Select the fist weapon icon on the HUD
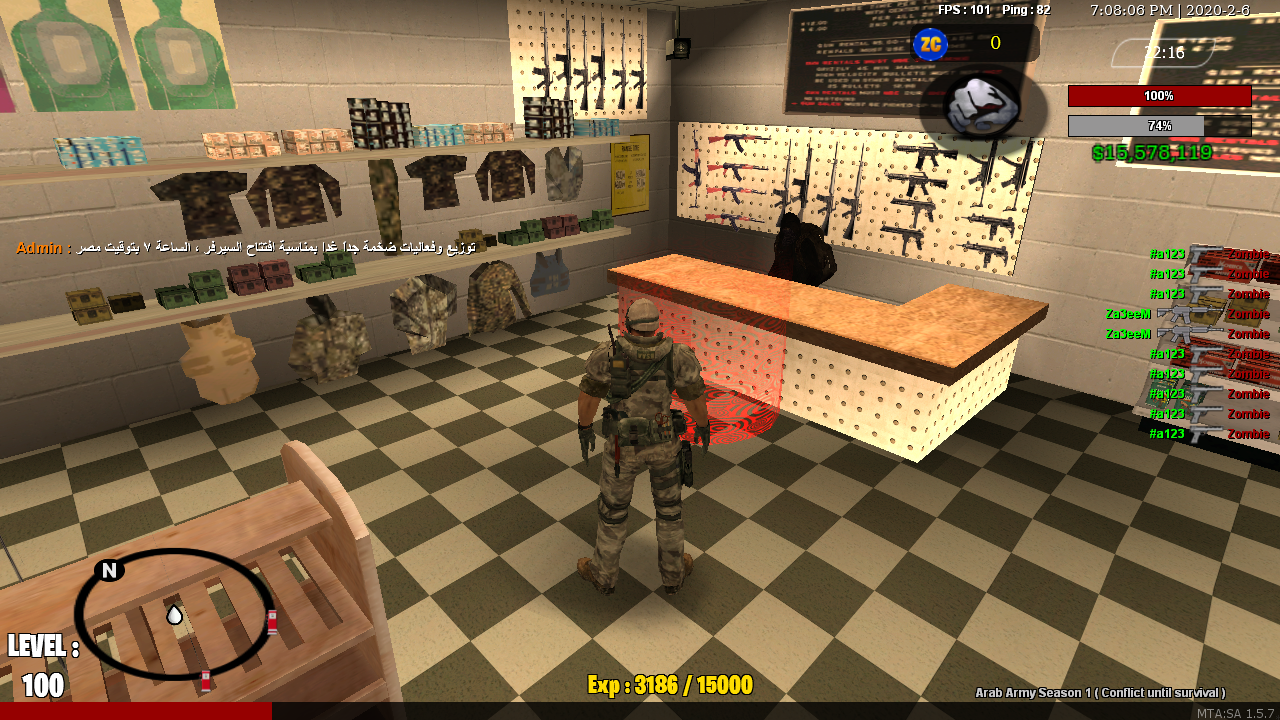 tap(979, 104)
